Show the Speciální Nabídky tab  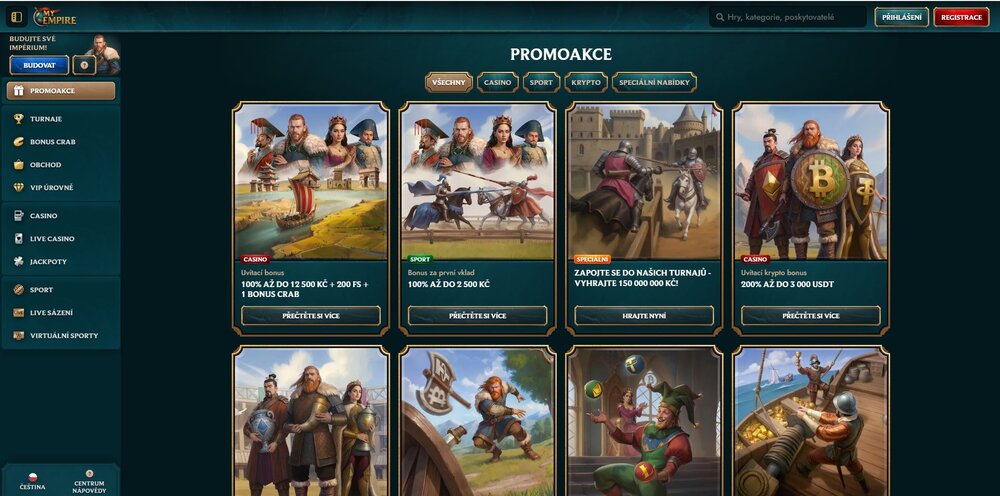click(x=654, y=82)
